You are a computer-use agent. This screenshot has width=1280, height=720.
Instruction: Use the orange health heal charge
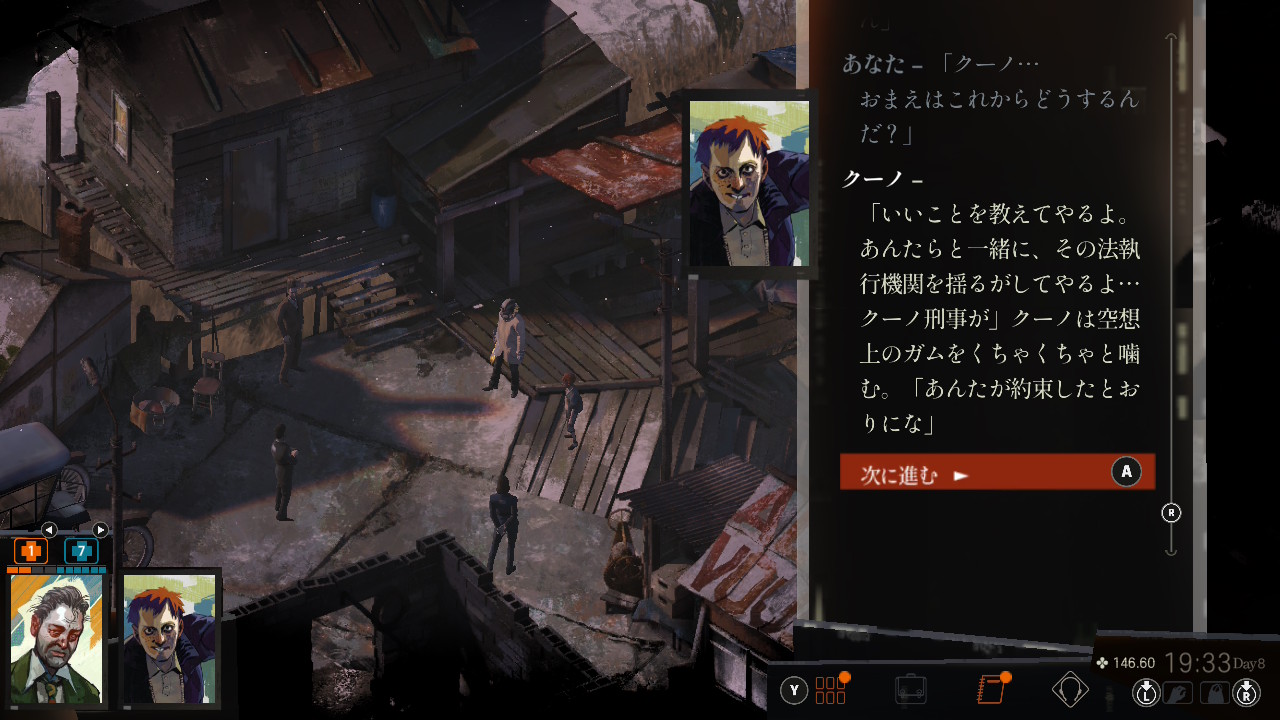pyautogui.click(x=31, y=551)
